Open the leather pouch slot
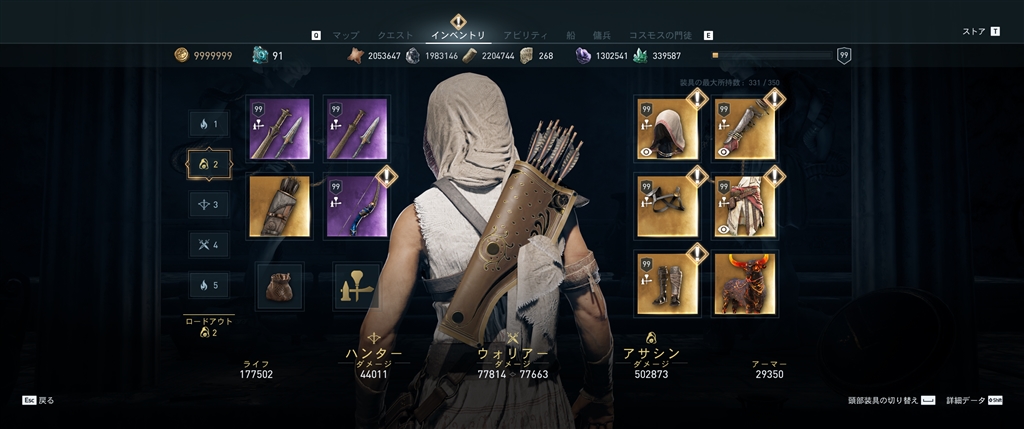The width and height of the screenshot is (1024, 429). [279, 286]
